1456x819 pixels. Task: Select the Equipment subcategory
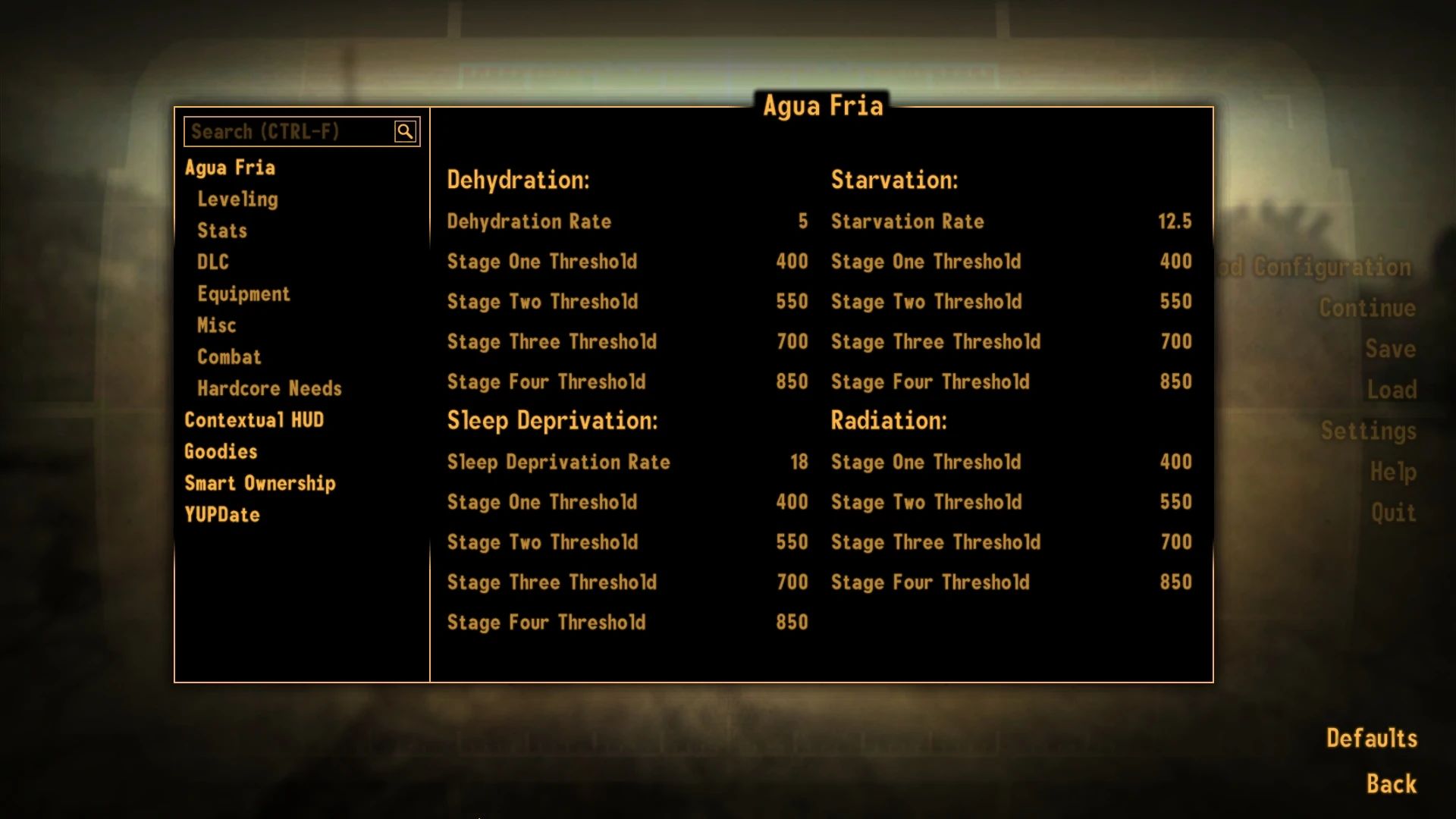(x=244, y=293)
